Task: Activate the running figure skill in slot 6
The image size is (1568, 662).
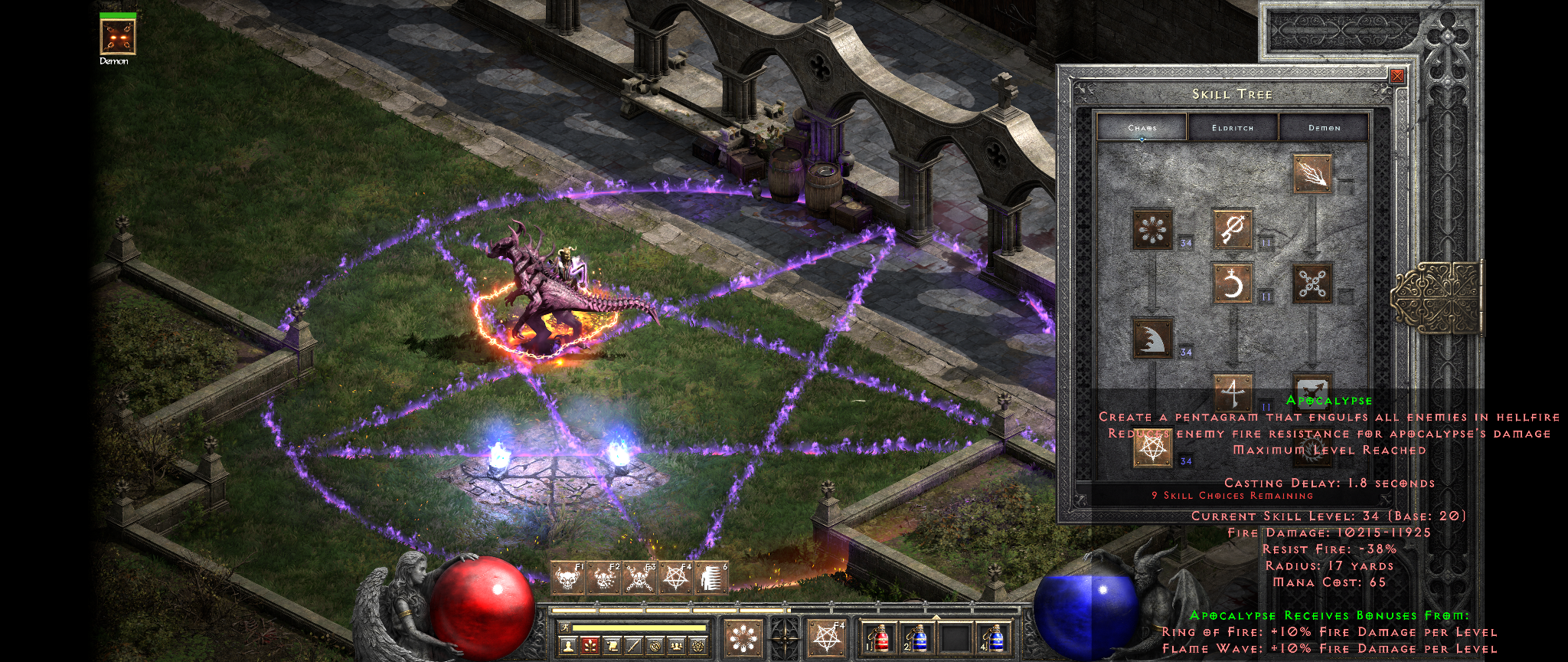Action: point(710,578)
